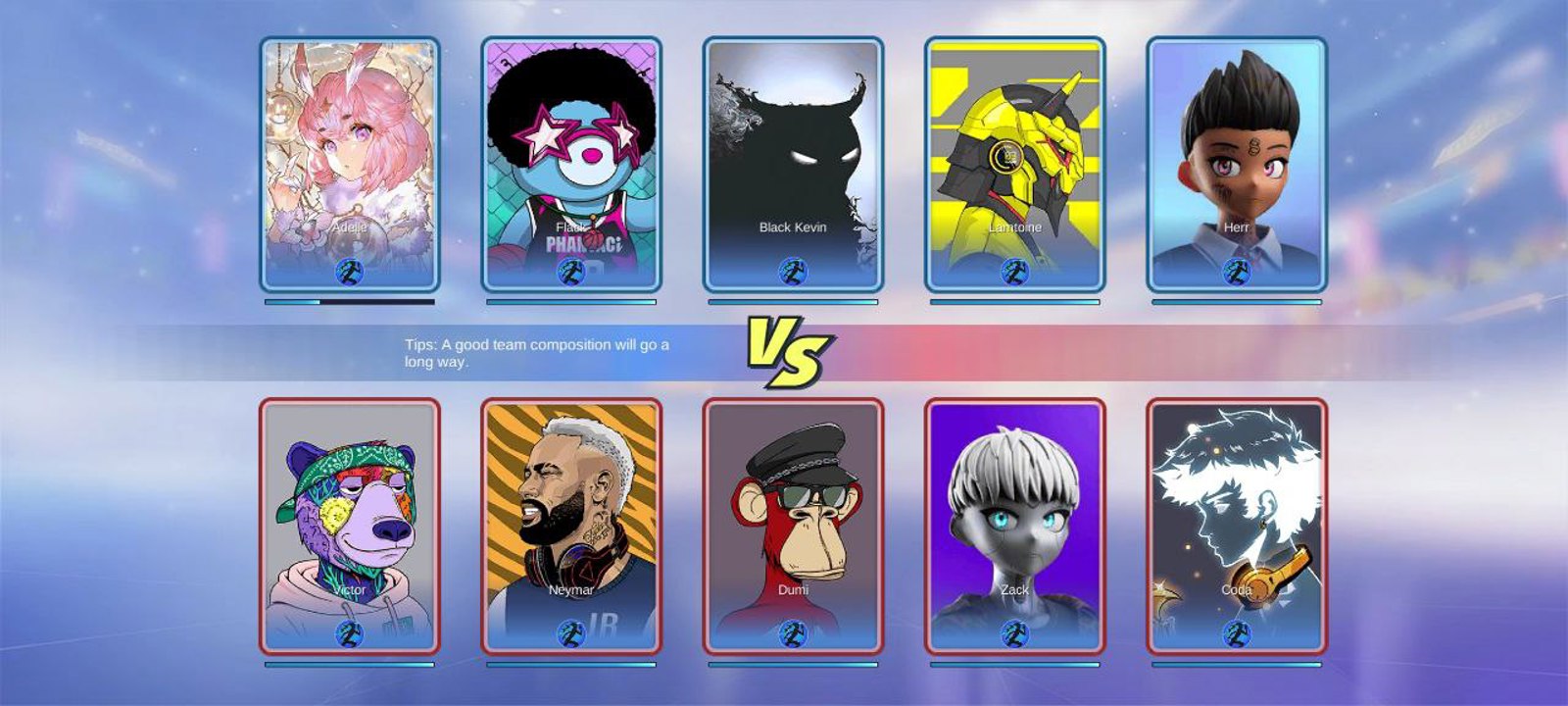
Task: Select Lamtoine's yellow helmet card
Action: coord(1014,165)
